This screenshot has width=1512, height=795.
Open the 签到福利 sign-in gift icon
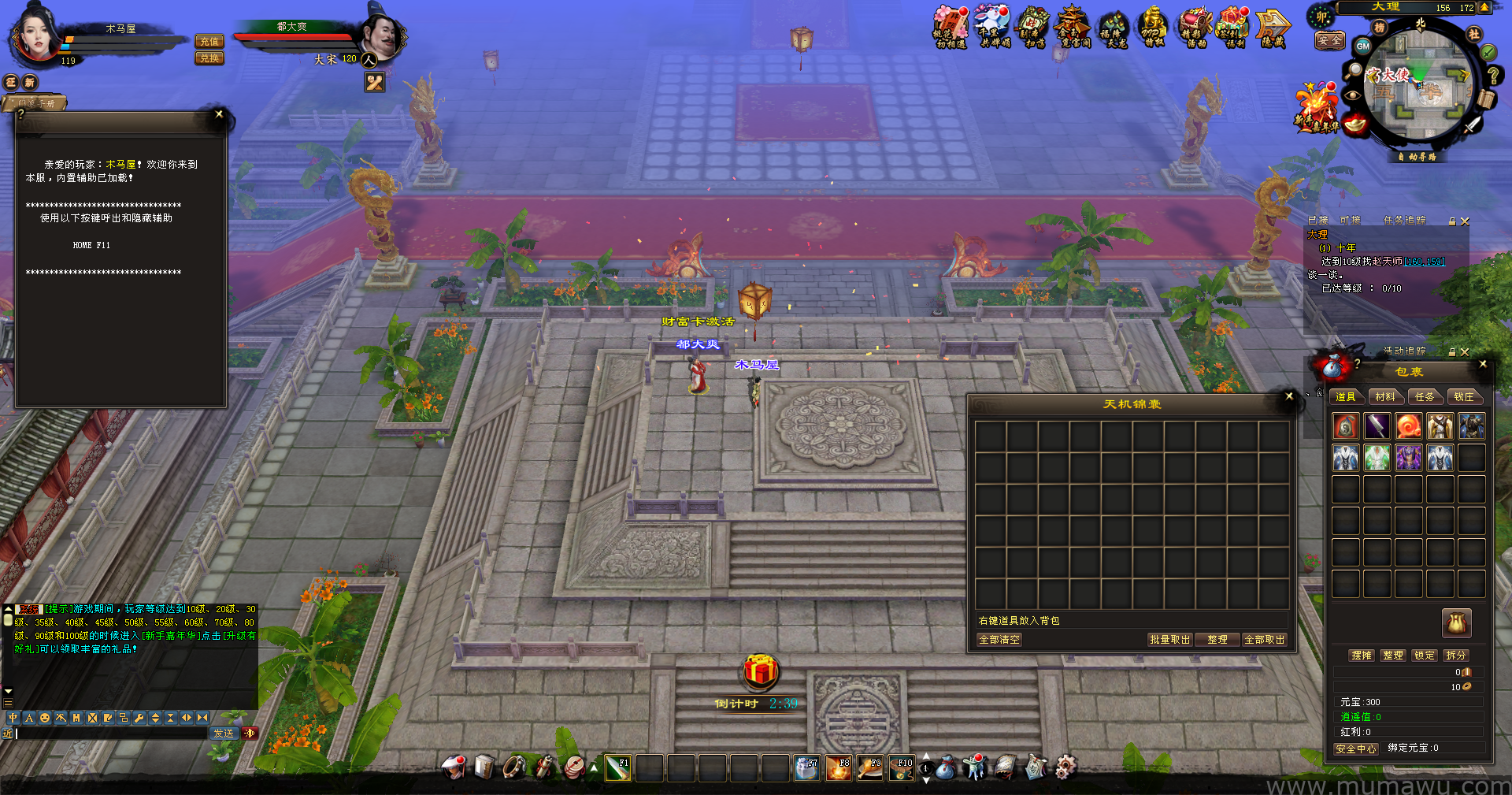point(1233,27)
